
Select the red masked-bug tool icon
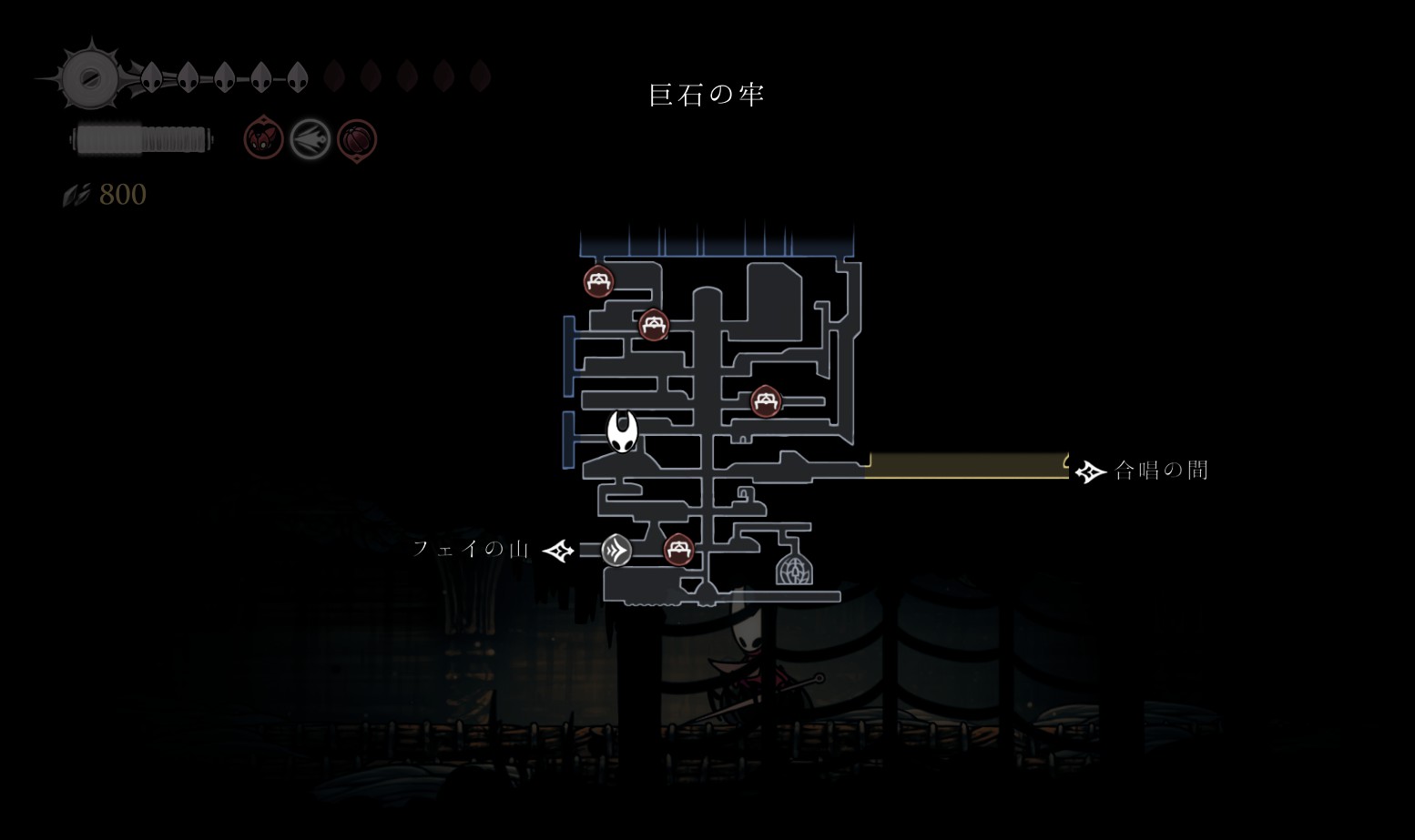point(263,139)
